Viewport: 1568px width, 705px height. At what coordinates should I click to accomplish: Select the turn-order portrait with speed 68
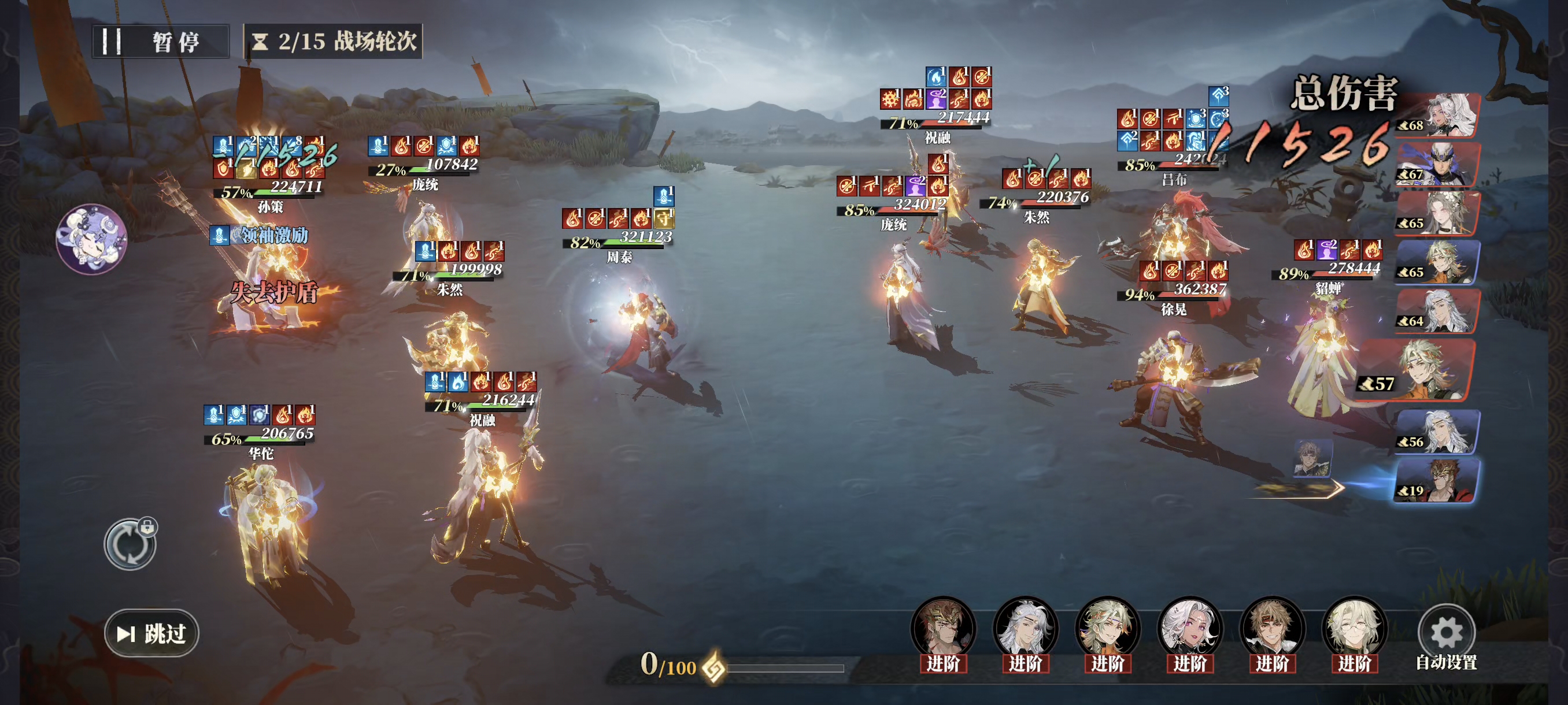[x=1438, y=116]
